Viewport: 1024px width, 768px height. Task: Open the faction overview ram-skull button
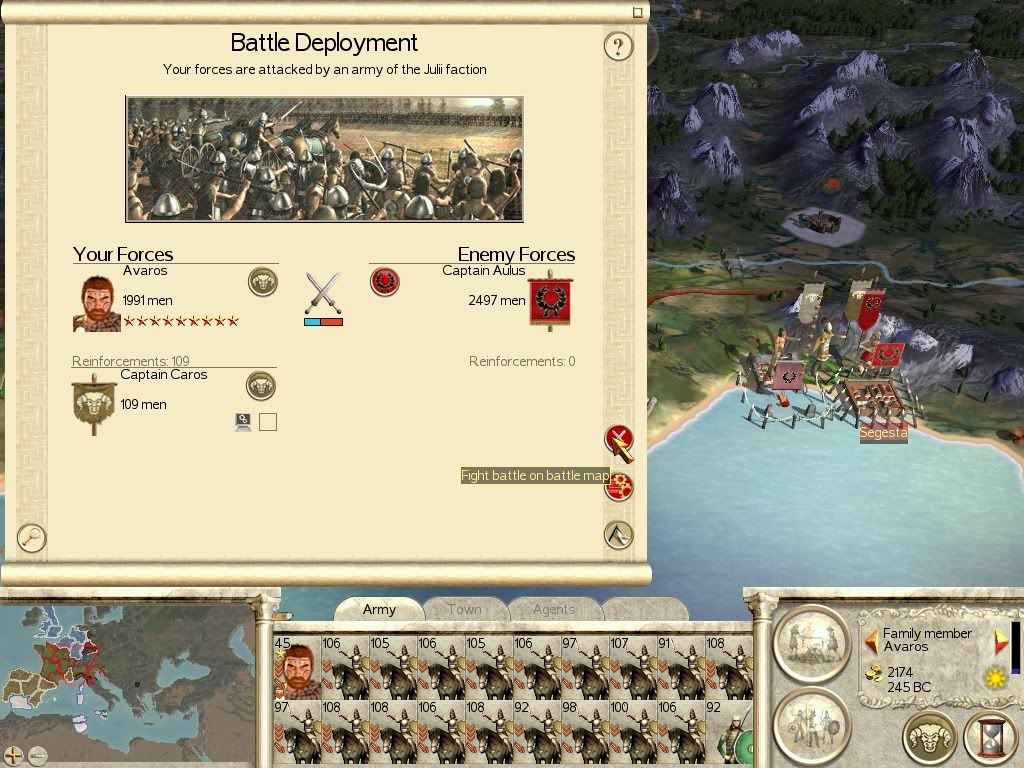930,740
